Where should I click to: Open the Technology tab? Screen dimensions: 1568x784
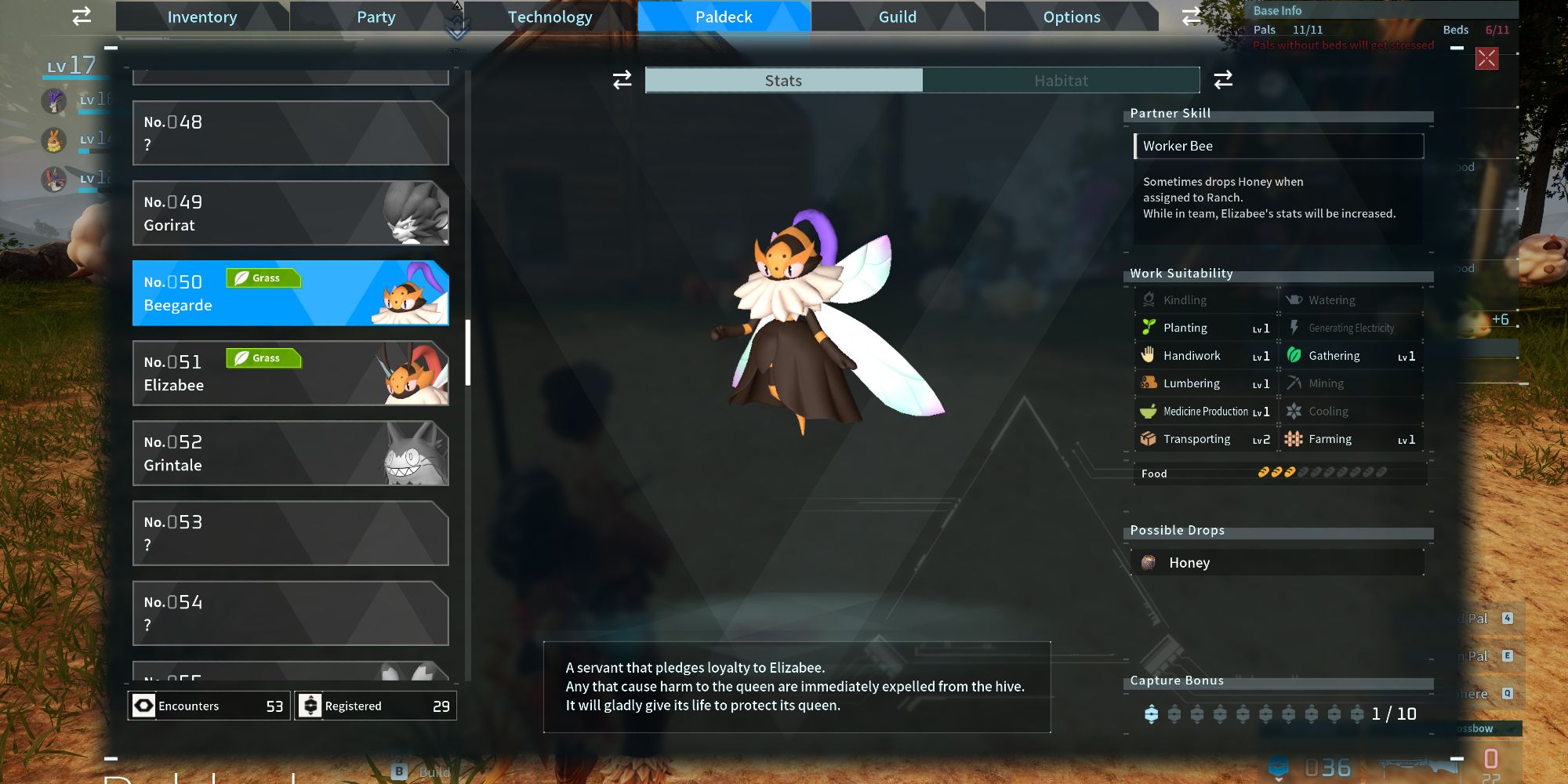click(550, 17)
